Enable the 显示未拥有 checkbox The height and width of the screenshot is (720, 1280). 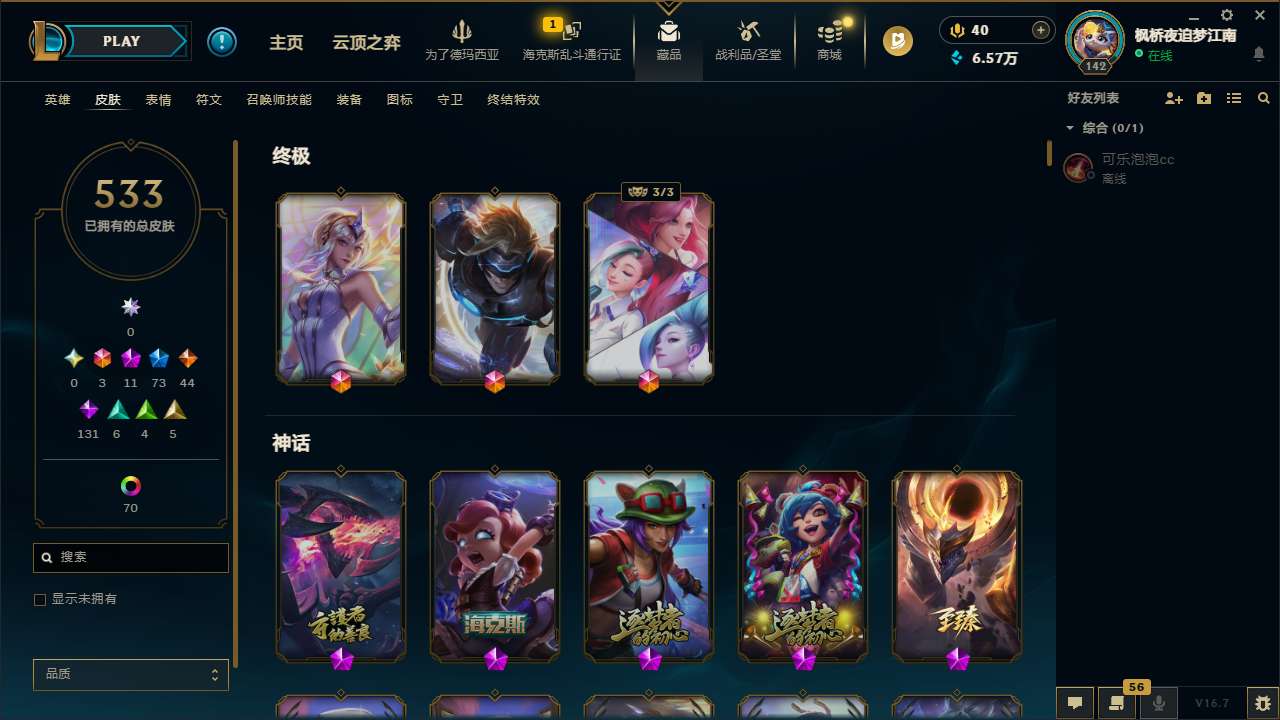click(40, 599)
